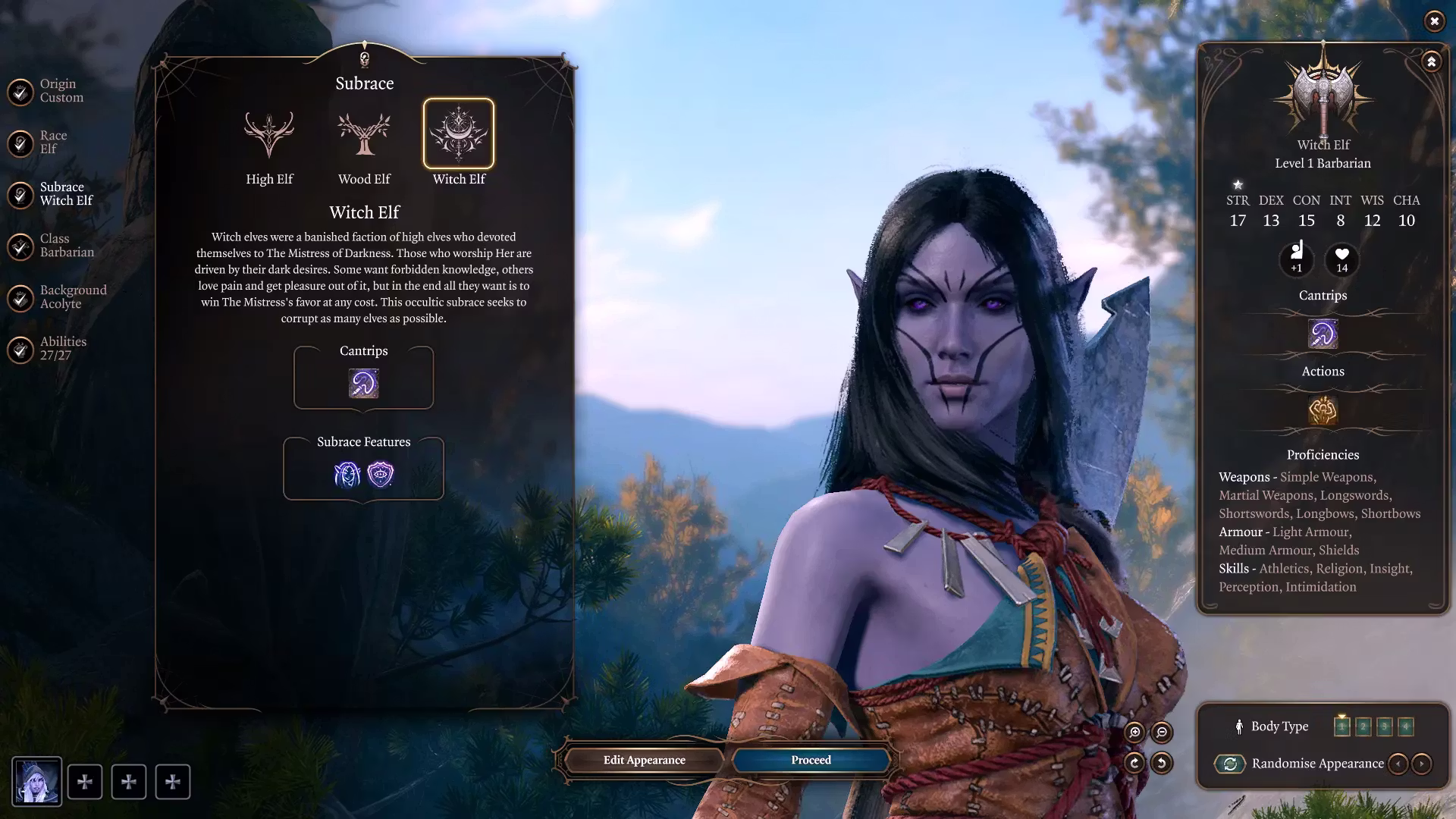
Task: Collapse the character summary panel
Action: point(1431,61)
